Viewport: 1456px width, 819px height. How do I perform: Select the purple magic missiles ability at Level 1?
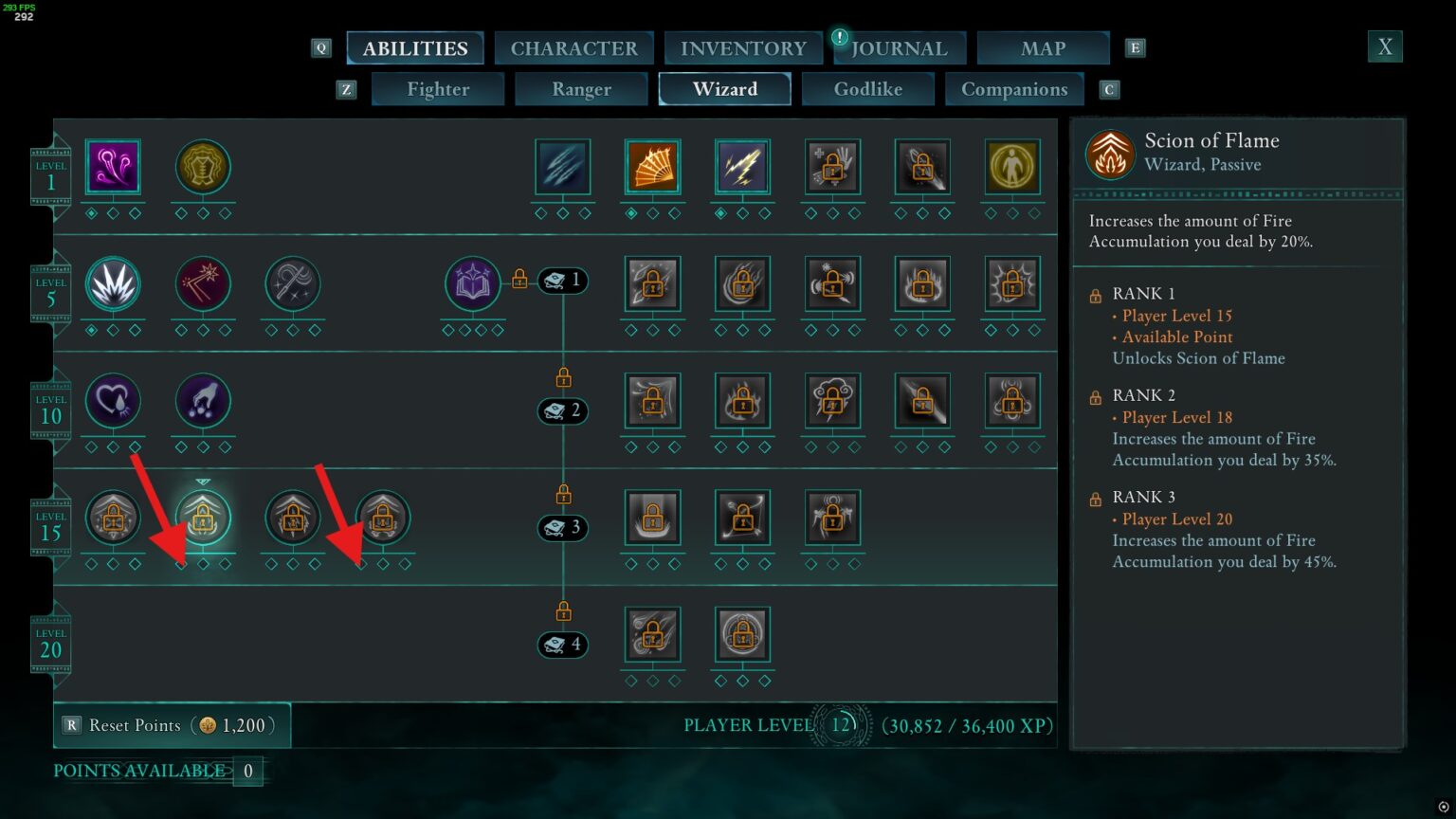(x=112, y=165)
